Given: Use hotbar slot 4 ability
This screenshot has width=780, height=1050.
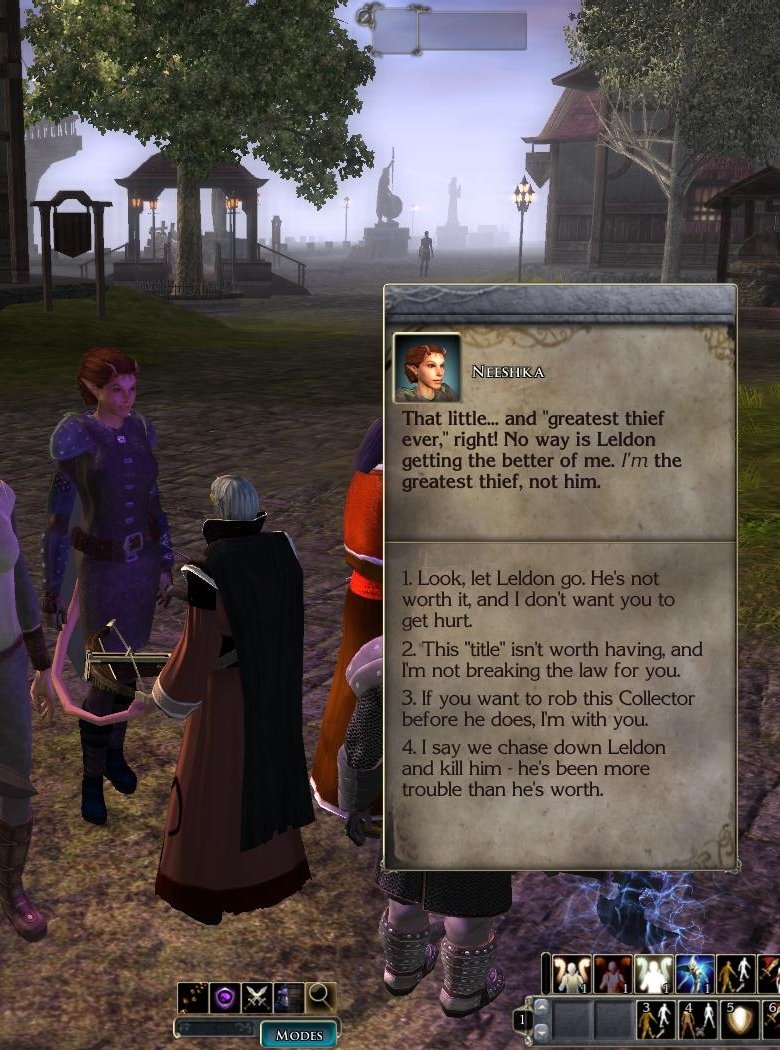Looking at the screenshot, I should point(698,1020).
